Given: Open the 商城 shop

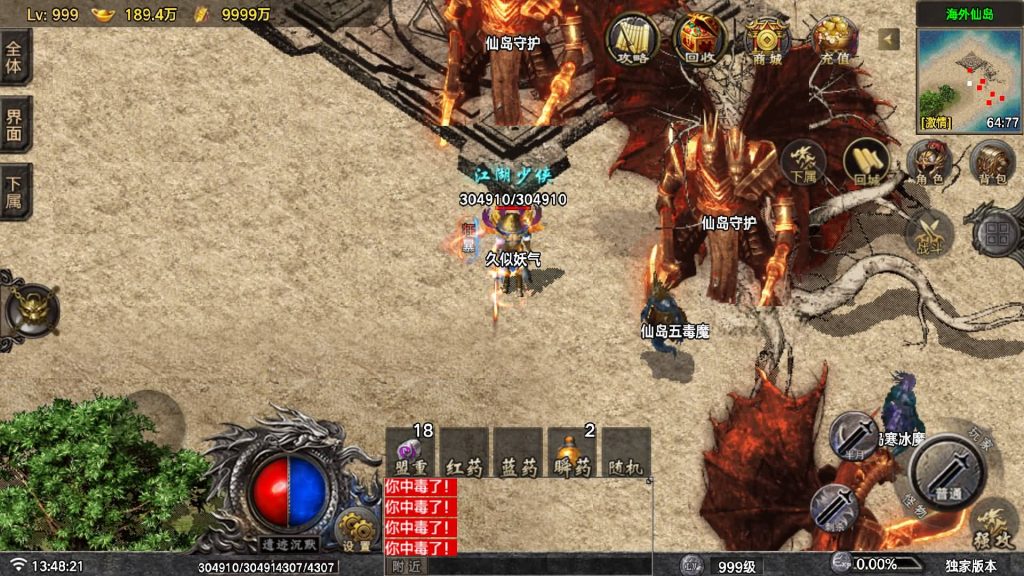Looking at the screenshot, I should pos(767,40).
